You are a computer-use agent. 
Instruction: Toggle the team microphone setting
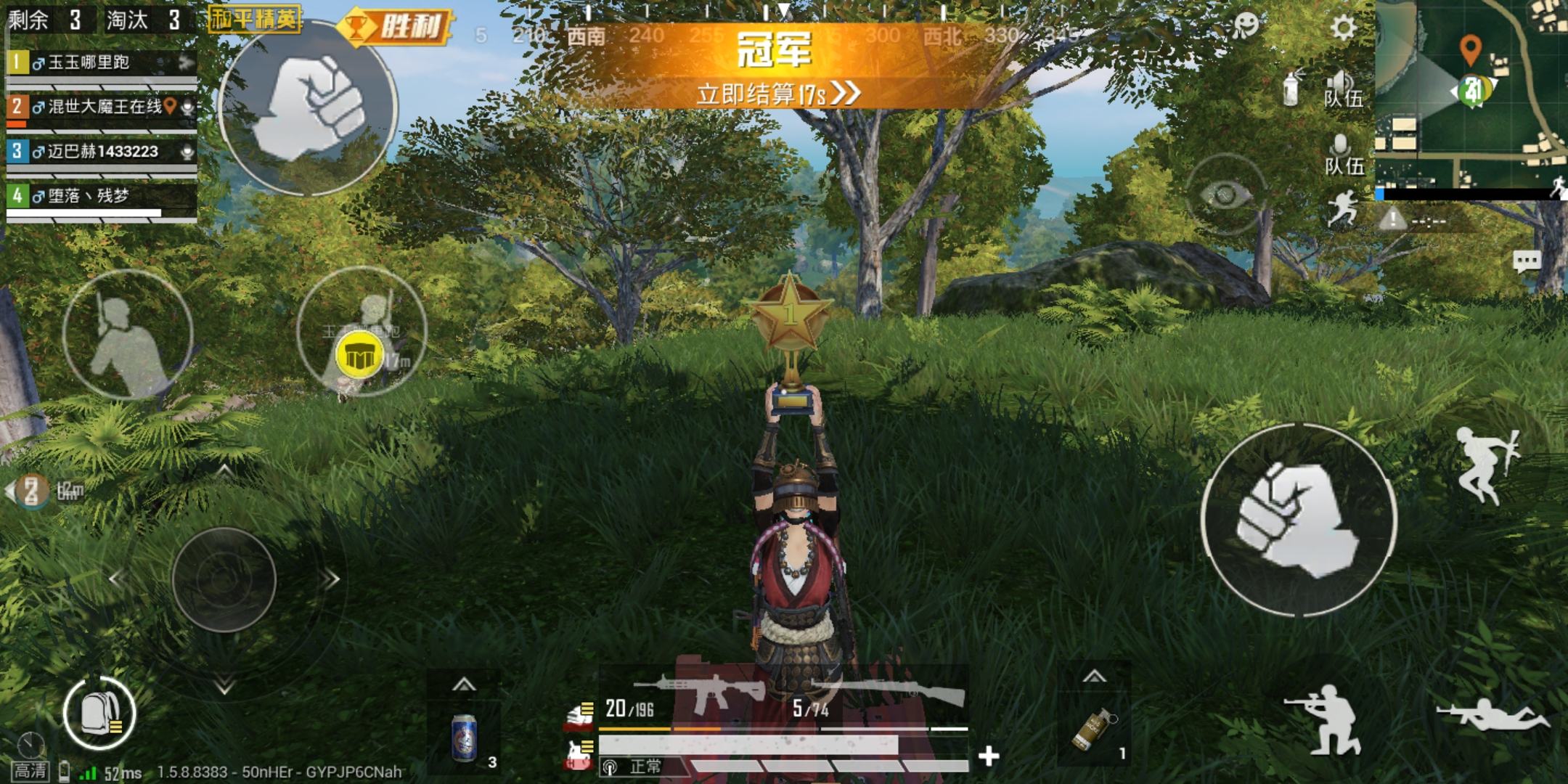click(1342, 154)
